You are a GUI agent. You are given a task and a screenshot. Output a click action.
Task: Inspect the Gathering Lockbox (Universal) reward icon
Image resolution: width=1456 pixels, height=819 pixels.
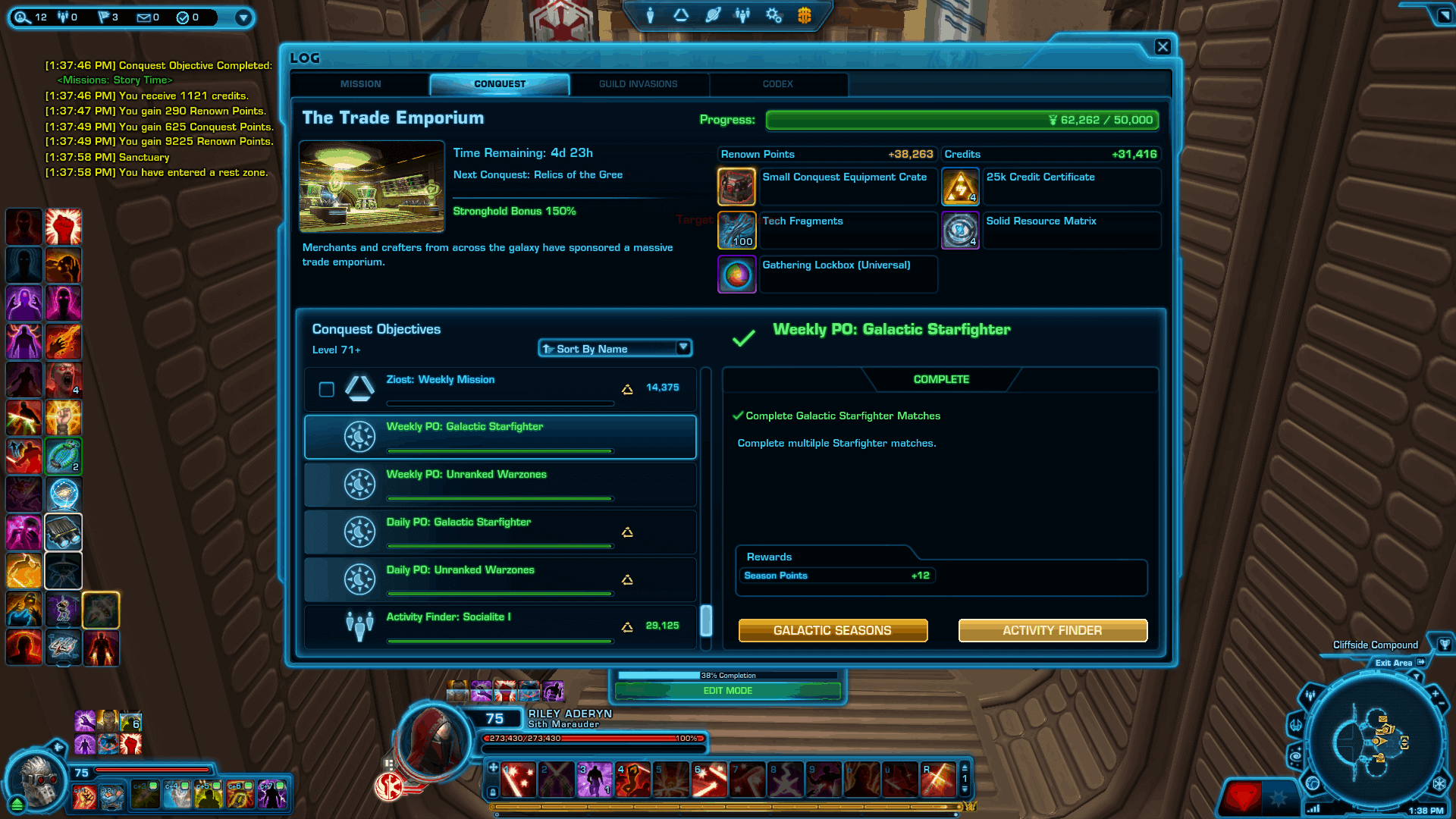click(736, 275)
